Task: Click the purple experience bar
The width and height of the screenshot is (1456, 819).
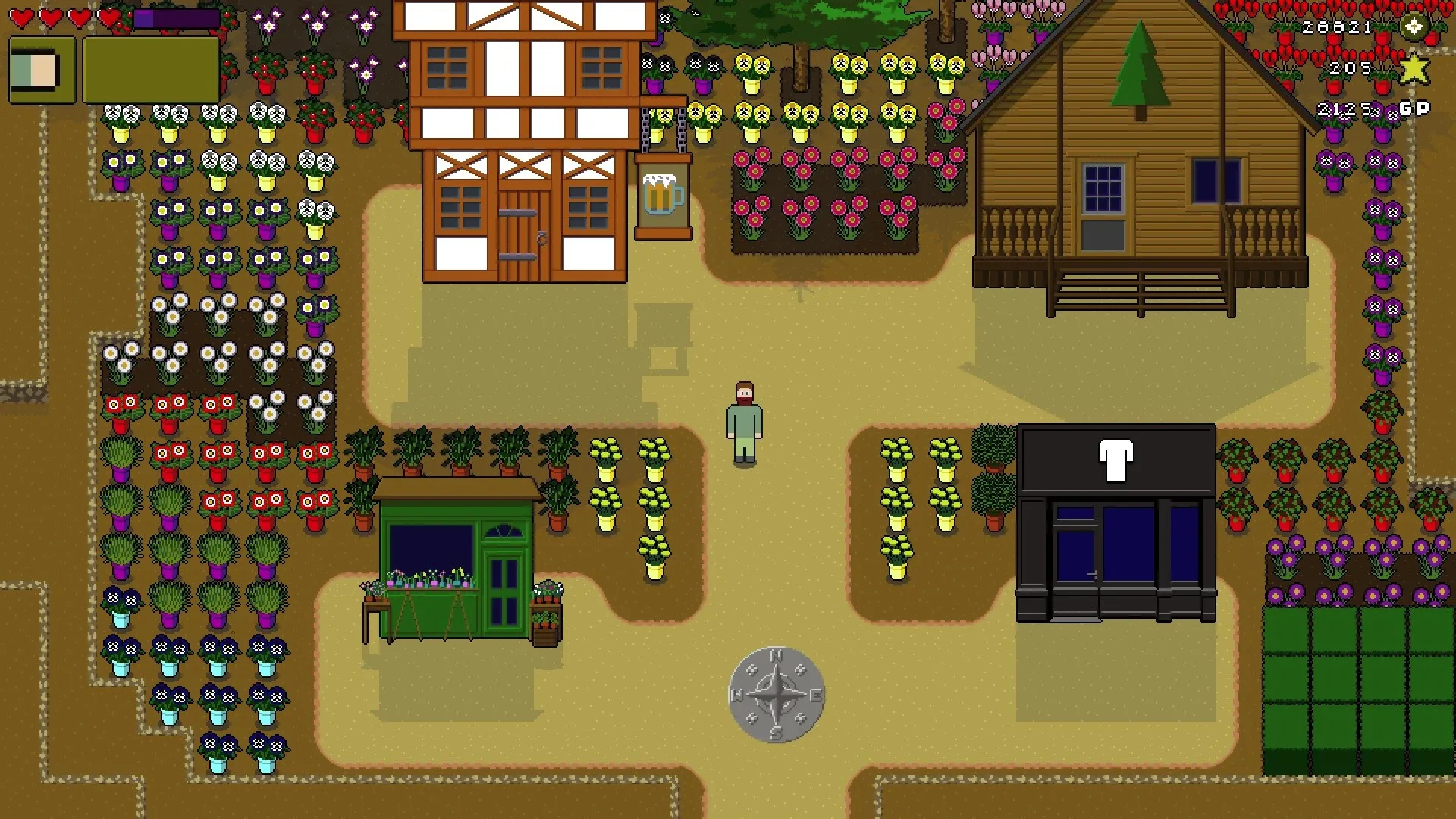Action: 176,17
